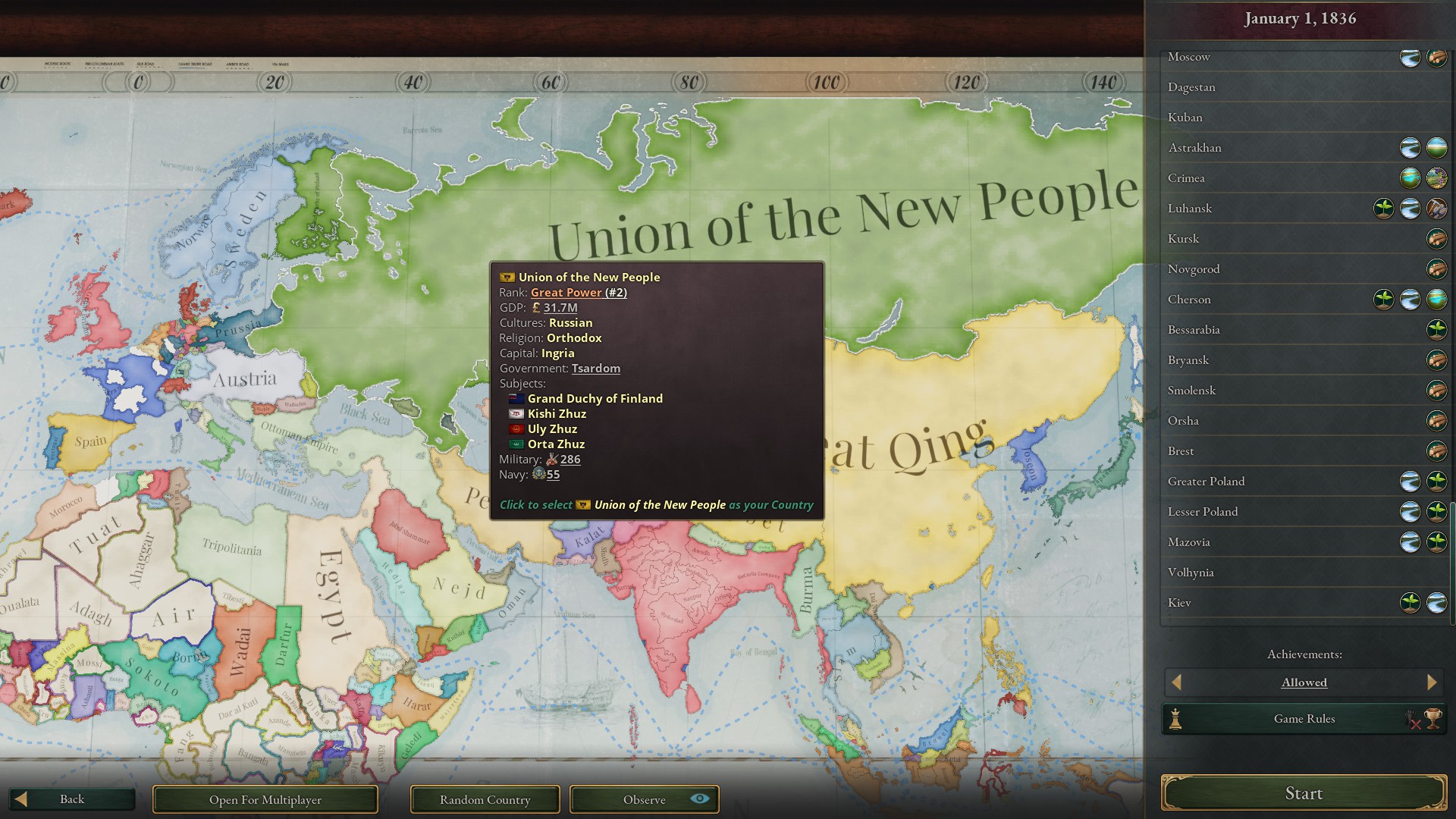
Task: Open the Tsardom government link
Action: [x=596, y=369]
